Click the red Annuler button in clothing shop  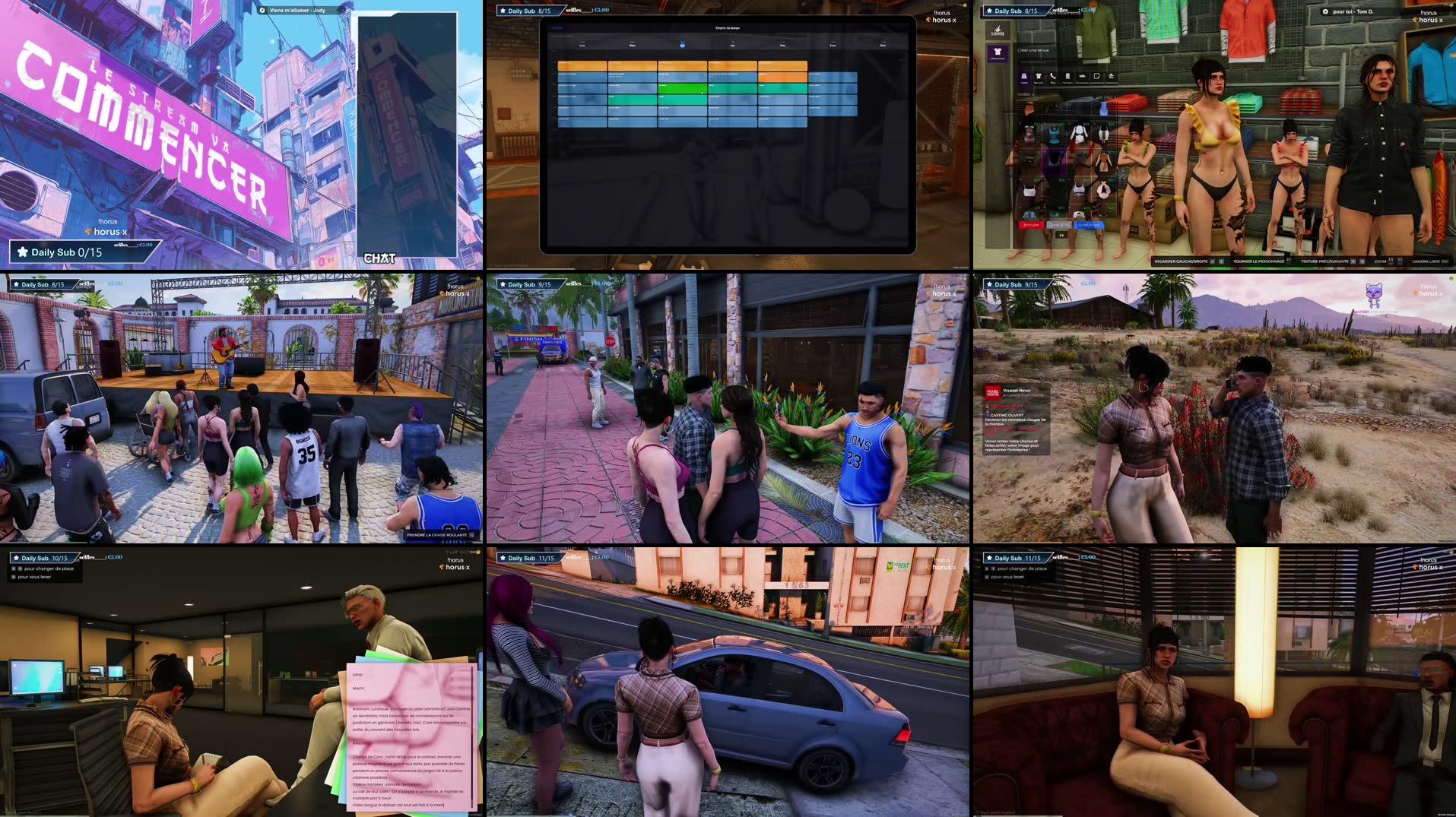1033,225
